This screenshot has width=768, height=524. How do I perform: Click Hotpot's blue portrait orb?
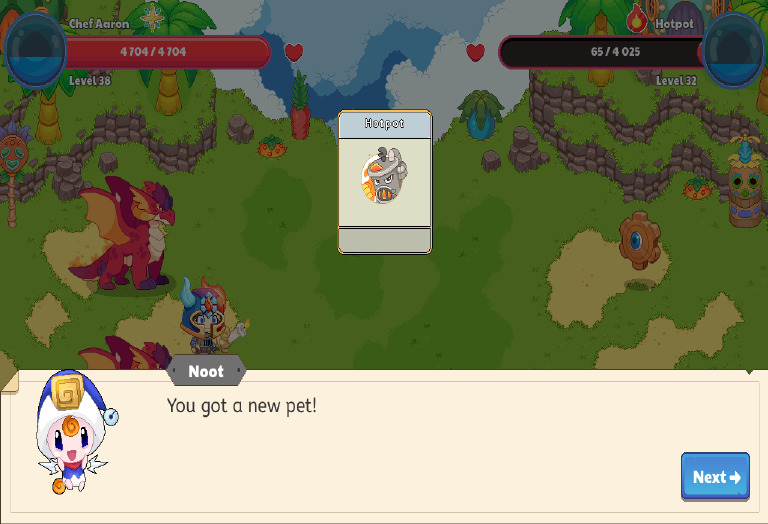click(734, 50)
